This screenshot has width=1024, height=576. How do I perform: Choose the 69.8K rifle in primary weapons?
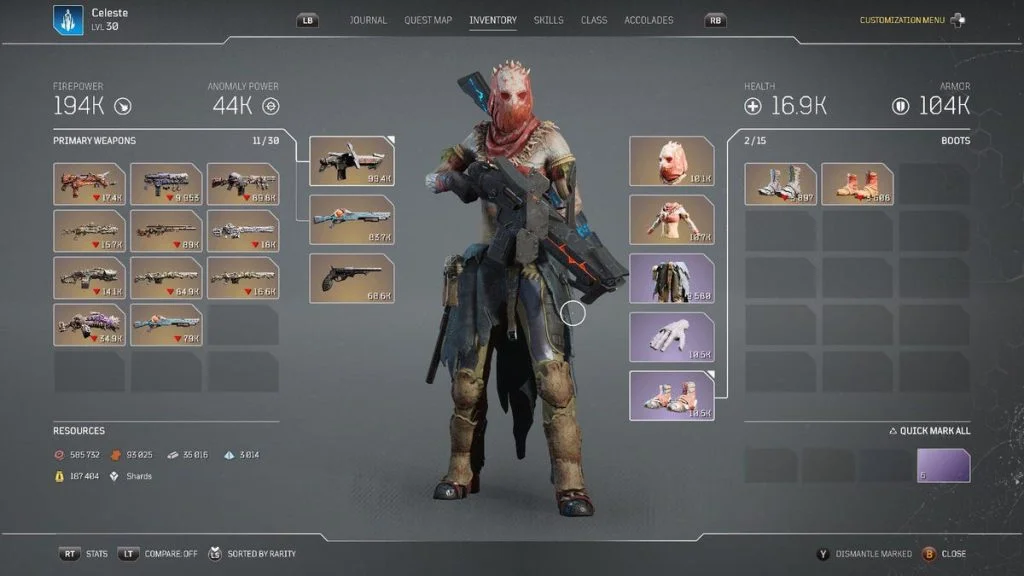(243, 184)
